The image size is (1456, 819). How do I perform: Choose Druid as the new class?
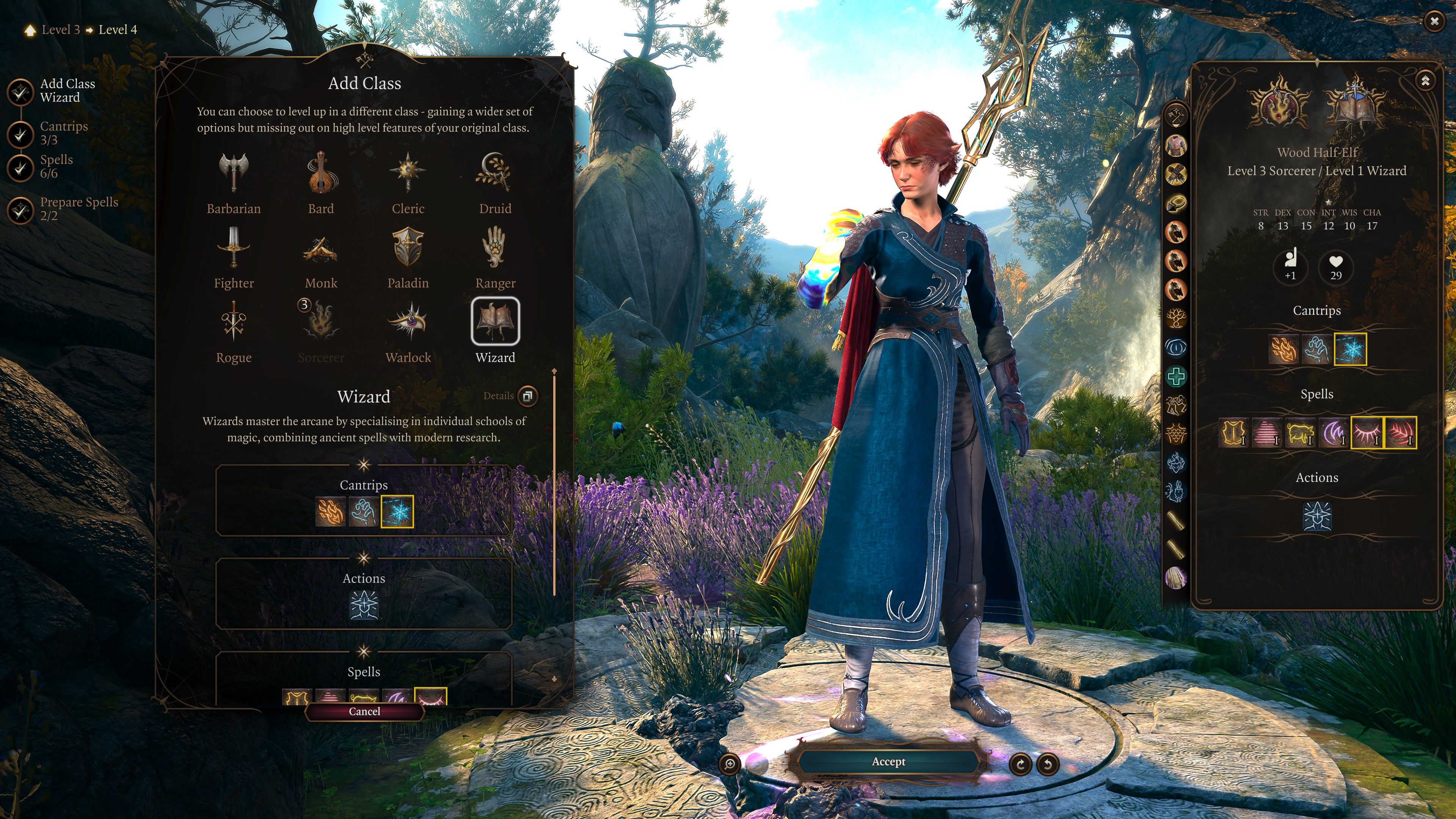click(494, 174)
